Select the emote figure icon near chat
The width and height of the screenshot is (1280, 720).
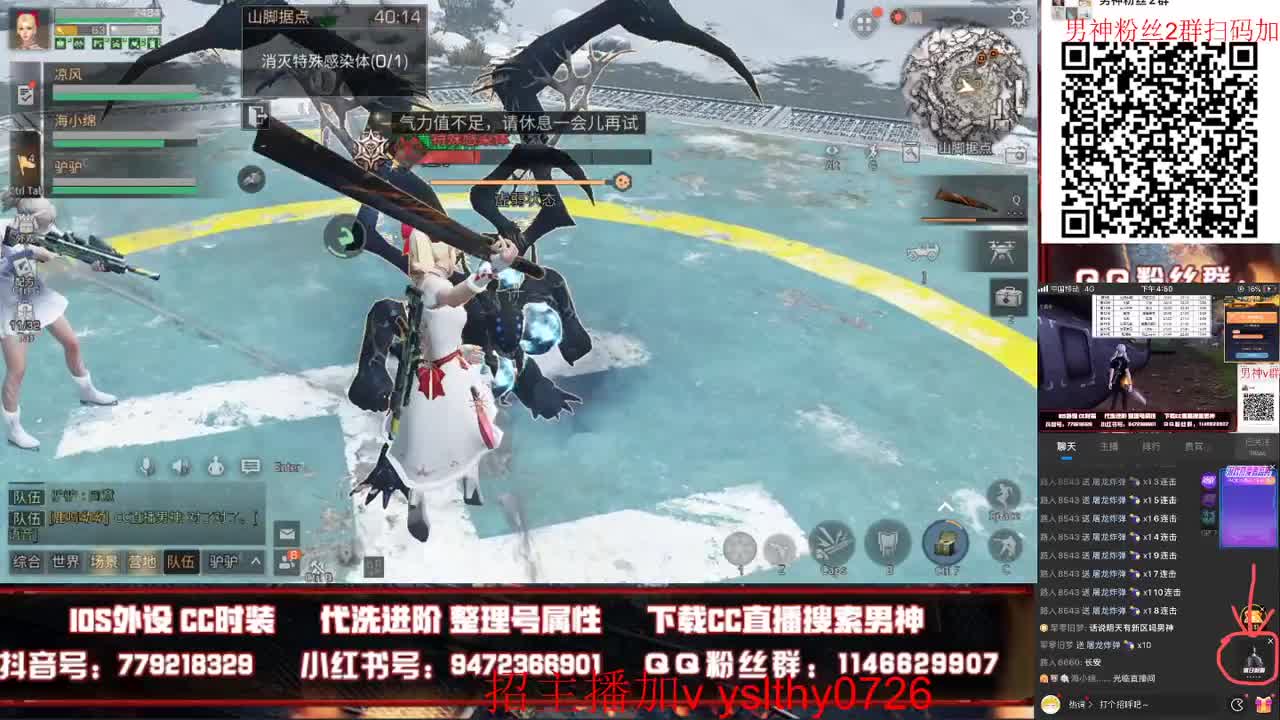click(215, 464)
